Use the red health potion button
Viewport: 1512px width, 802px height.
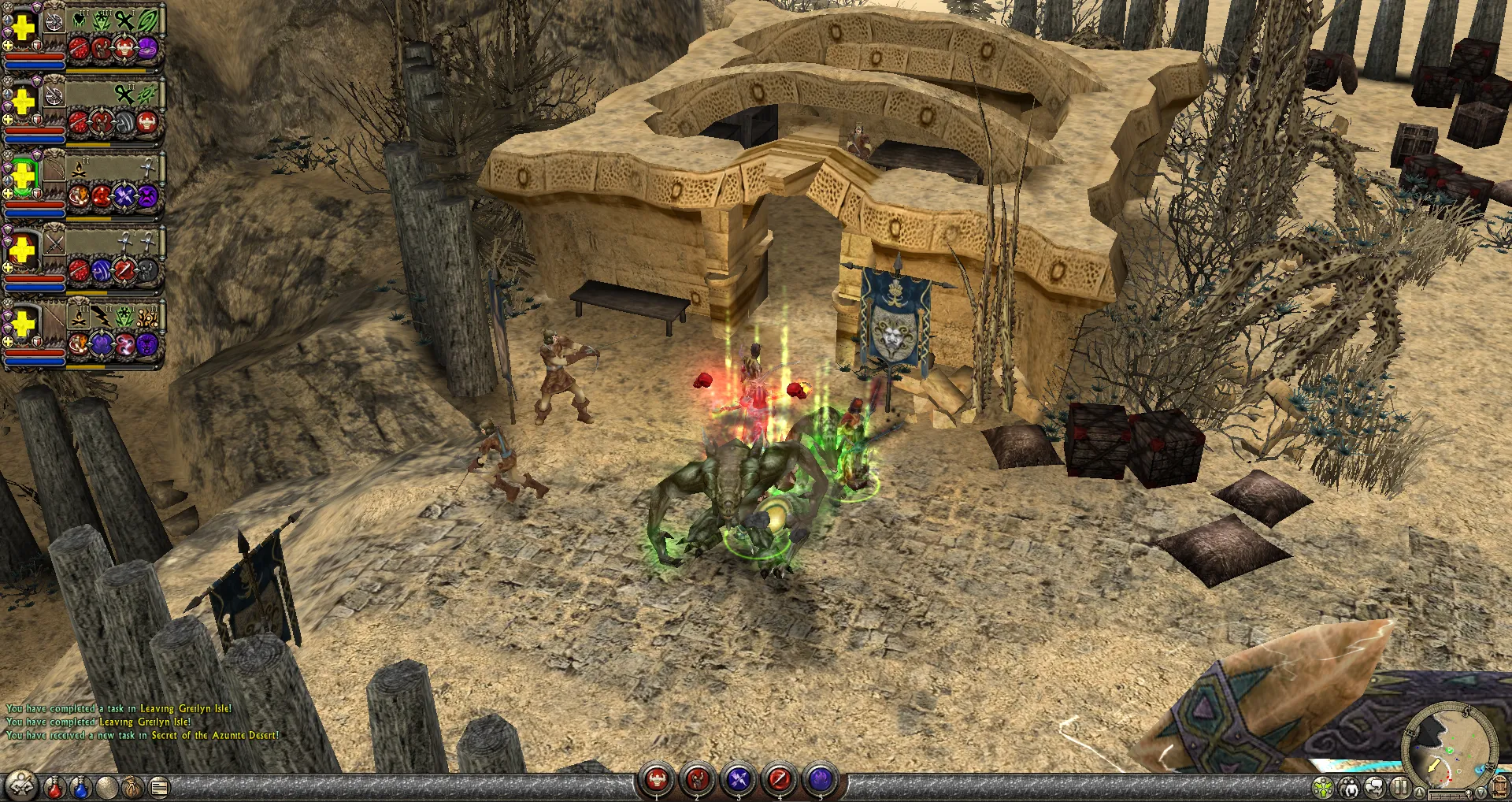coord(54,786)
